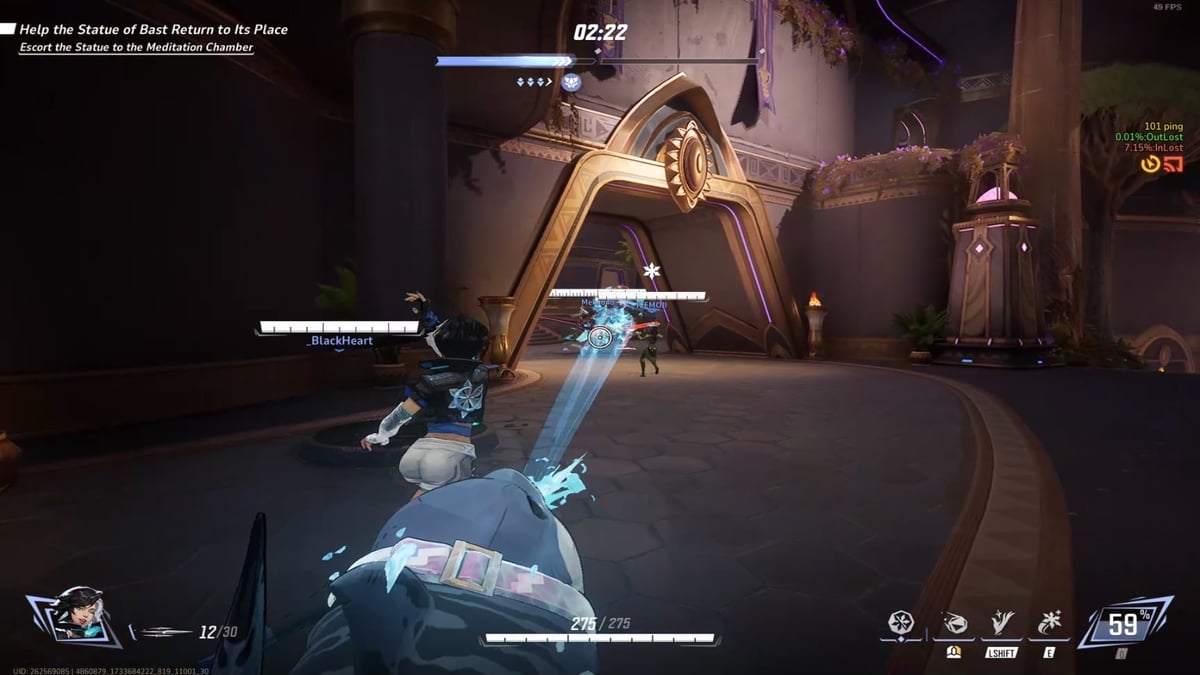Image resolution: width=1200 pixels, height=675 pixels.
Task: Open the Statue of Bast objective tracker
Action: click(153, 30)
